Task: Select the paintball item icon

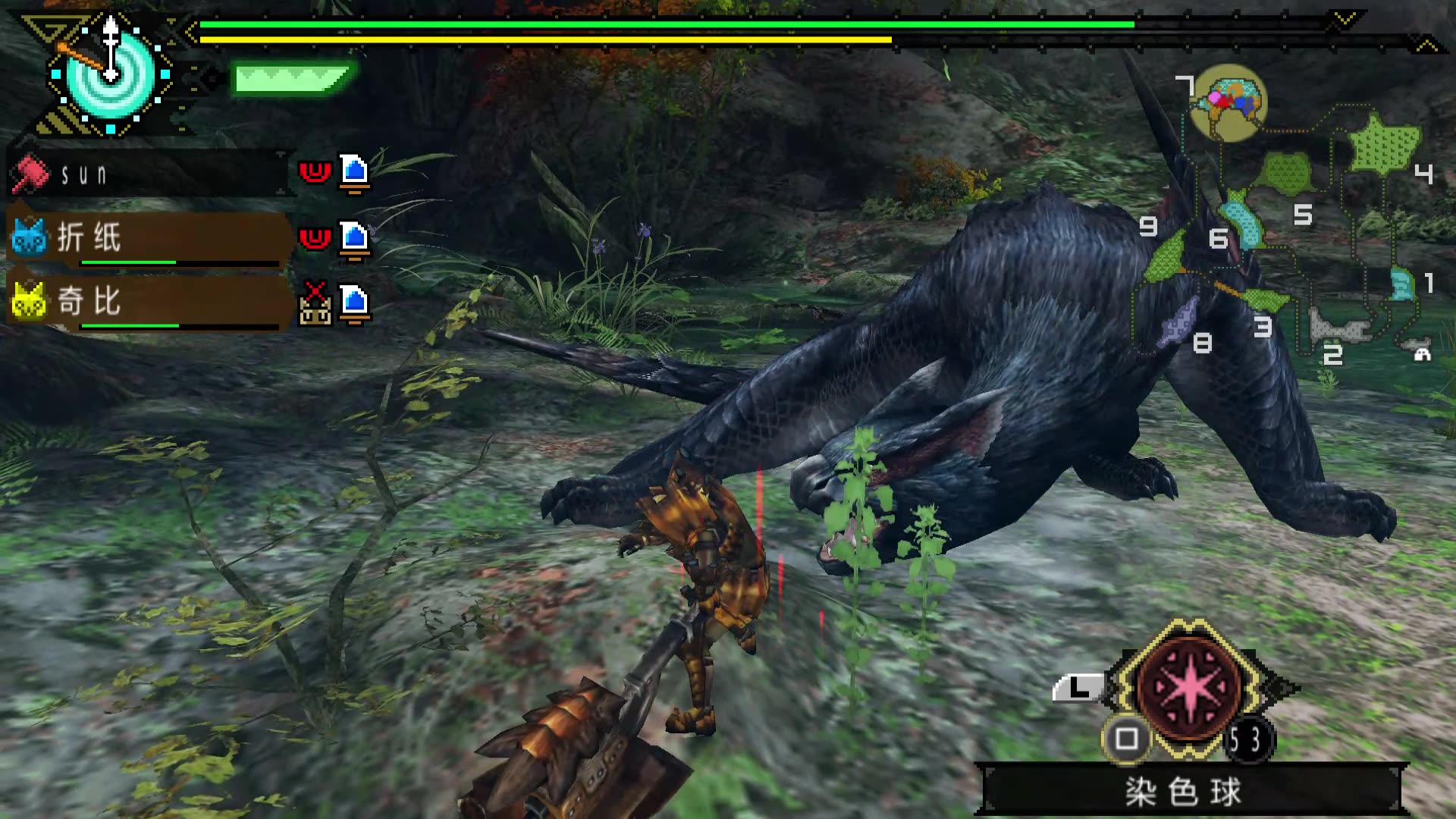Action: [x=1189, y=688]
